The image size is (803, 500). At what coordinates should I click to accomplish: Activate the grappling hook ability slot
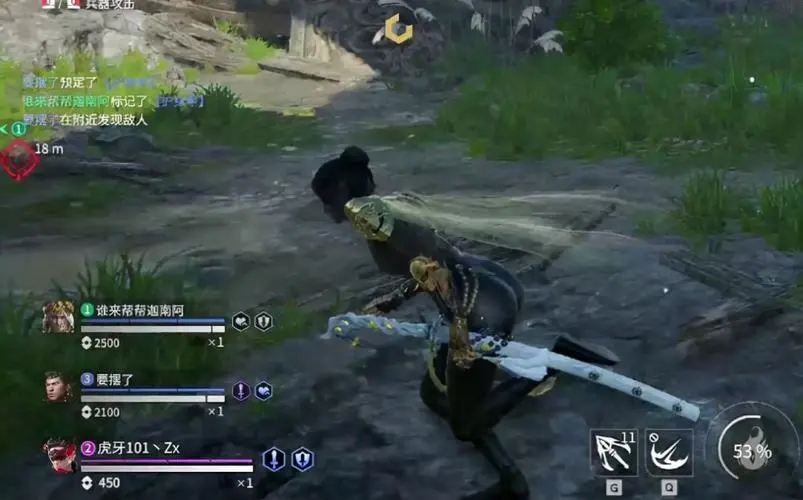tap(614, 452)
